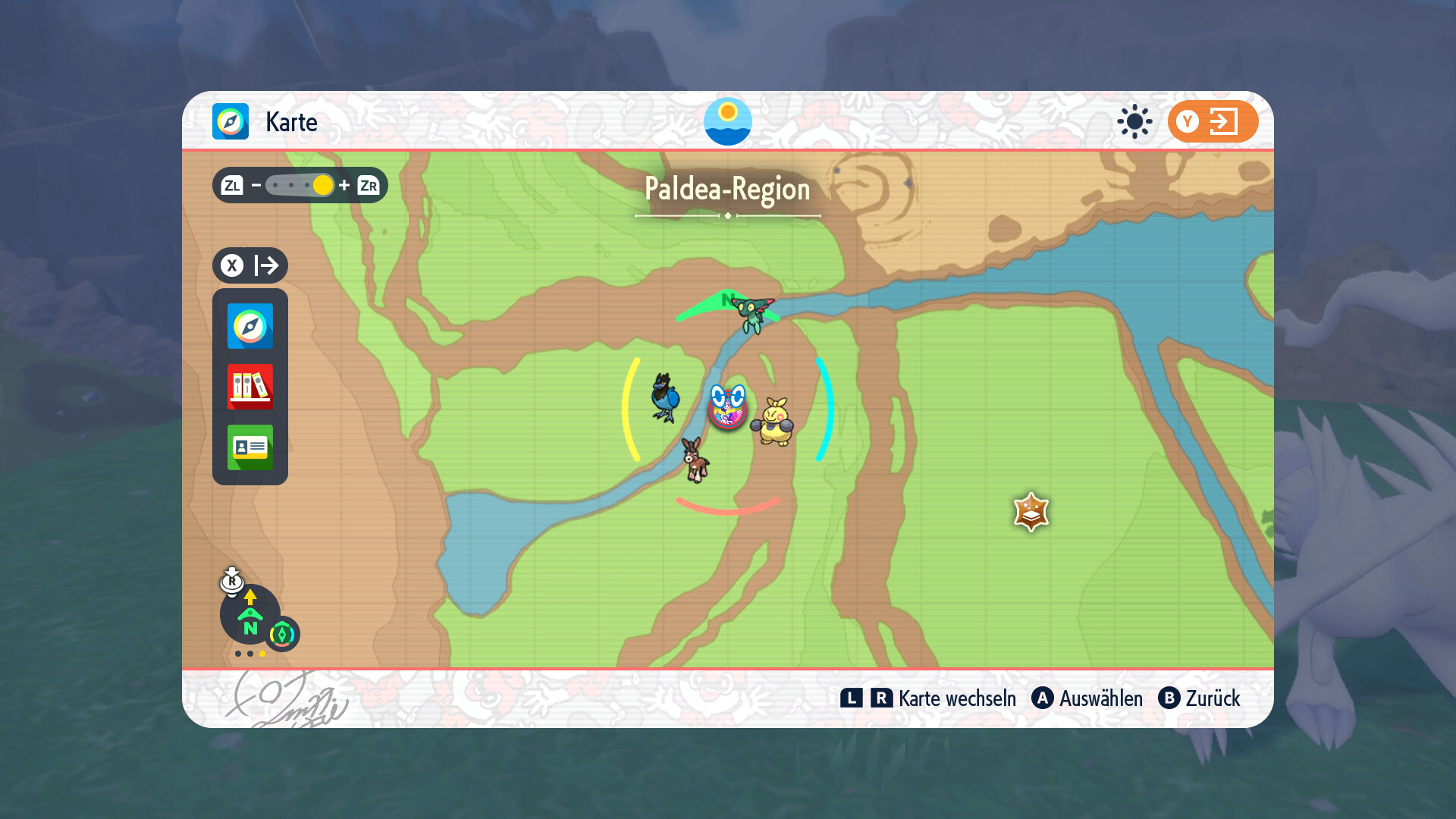Screen dimensions: 1456x819
Task: Click the daytime sun-over-water indicator
Action: coord(728,121)
